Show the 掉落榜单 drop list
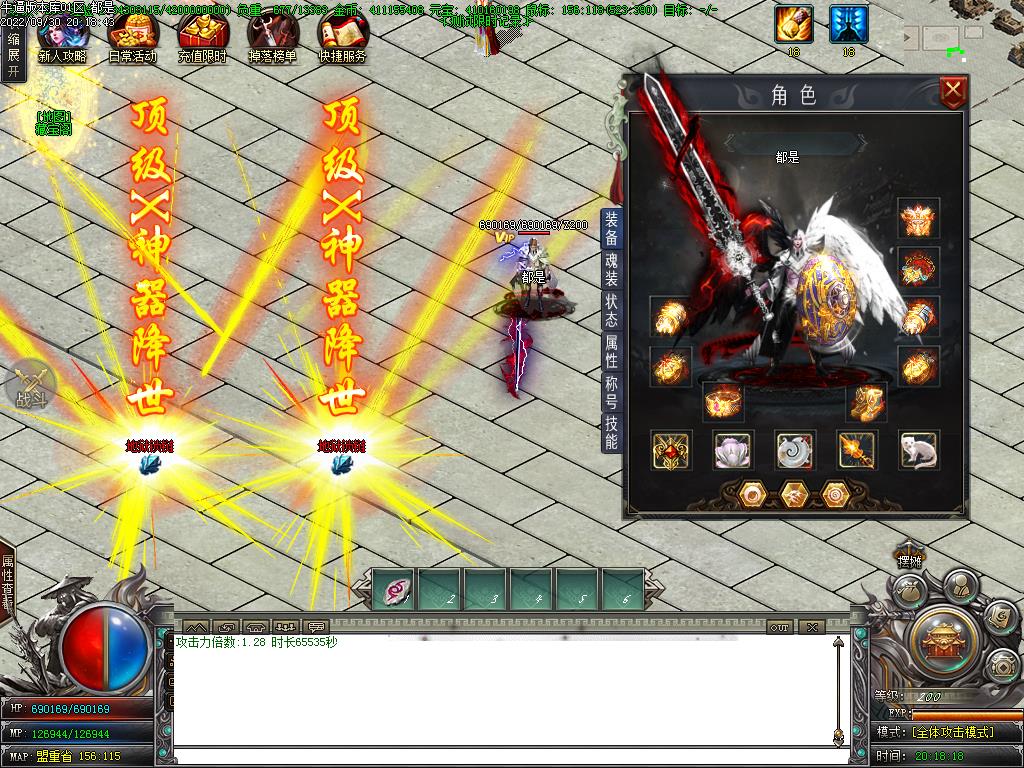This screenshot has height=768, width=1024. coord(272,41)
